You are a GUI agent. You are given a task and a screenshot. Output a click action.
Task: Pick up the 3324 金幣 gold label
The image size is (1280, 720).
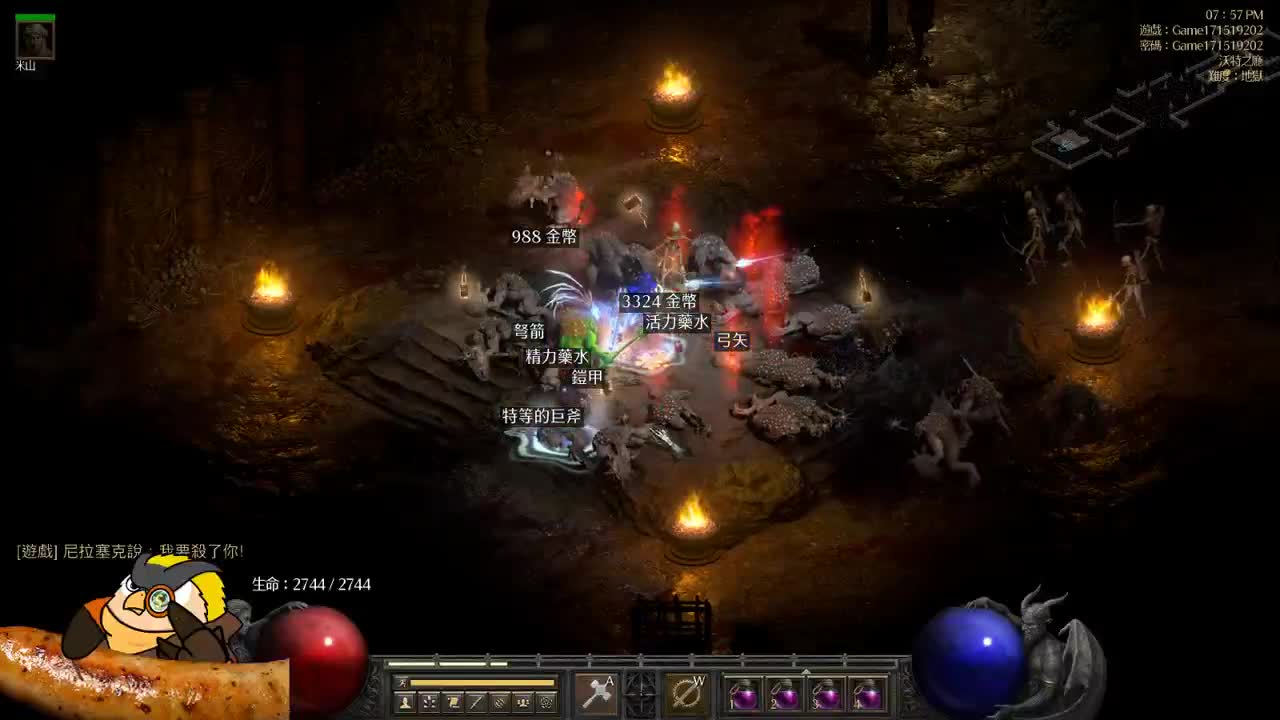tap(659, 301)
